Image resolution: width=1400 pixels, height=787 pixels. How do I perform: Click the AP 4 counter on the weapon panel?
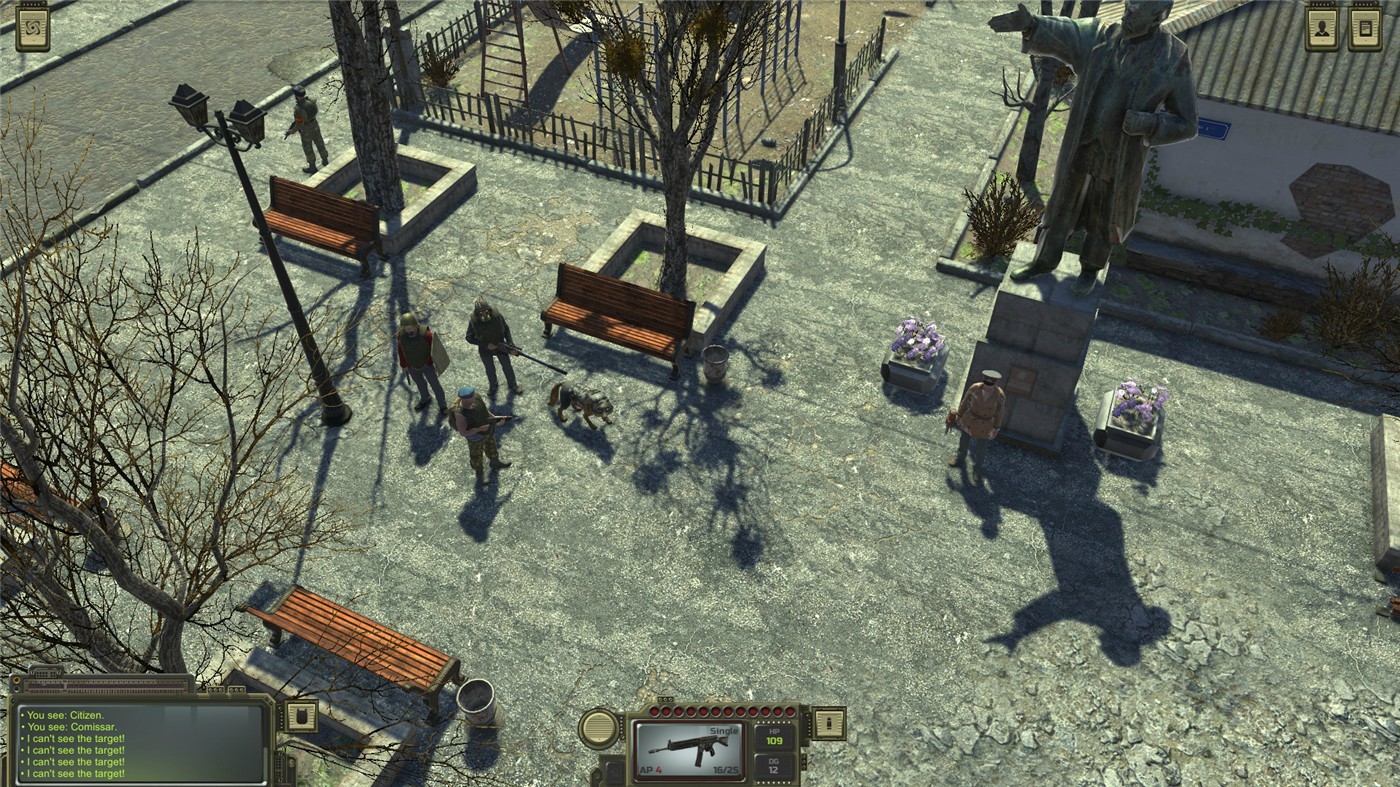pyautogui.click(x=650, y=769)
